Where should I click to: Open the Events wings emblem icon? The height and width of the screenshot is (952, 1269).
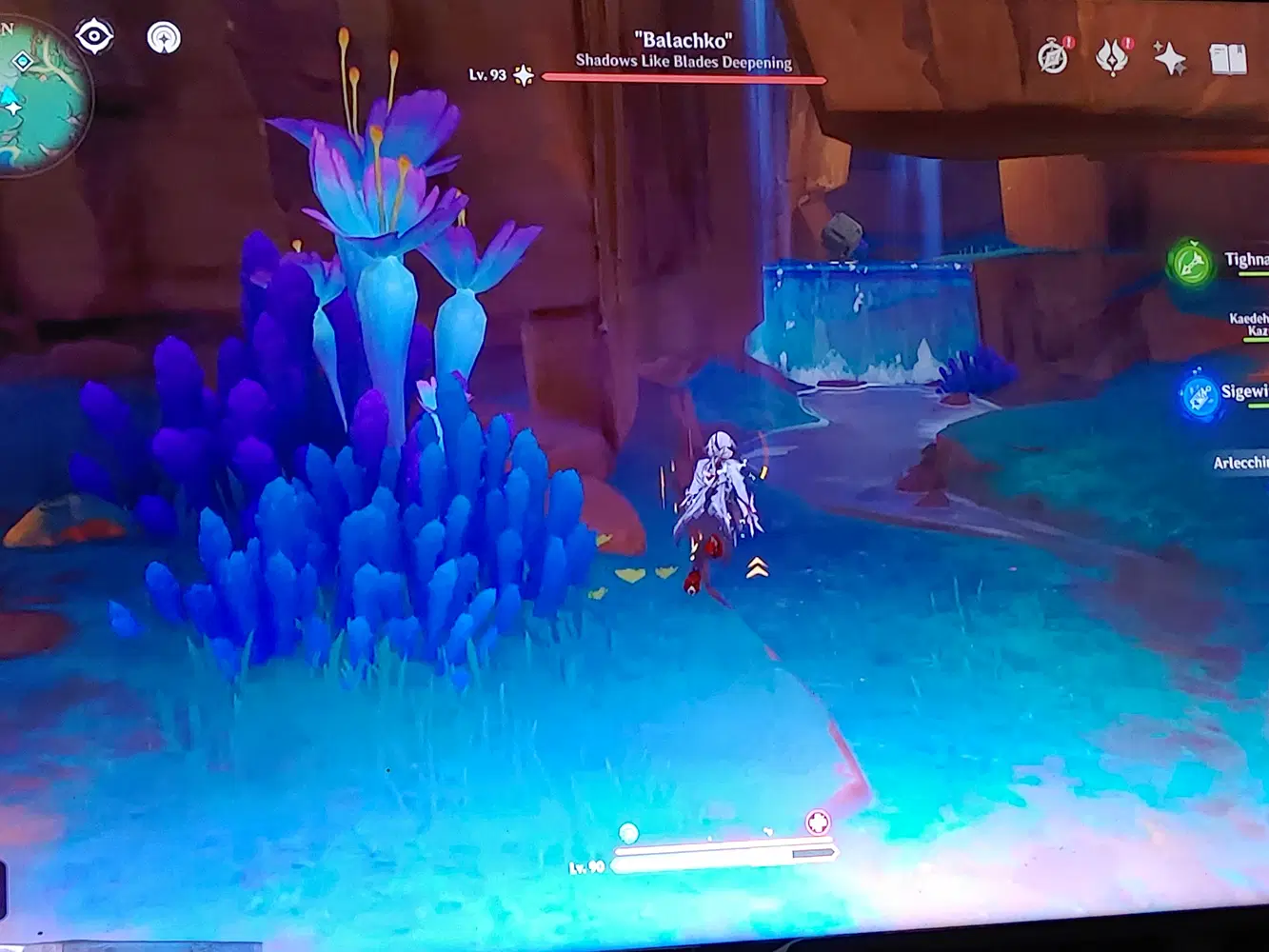[1111, 59]
